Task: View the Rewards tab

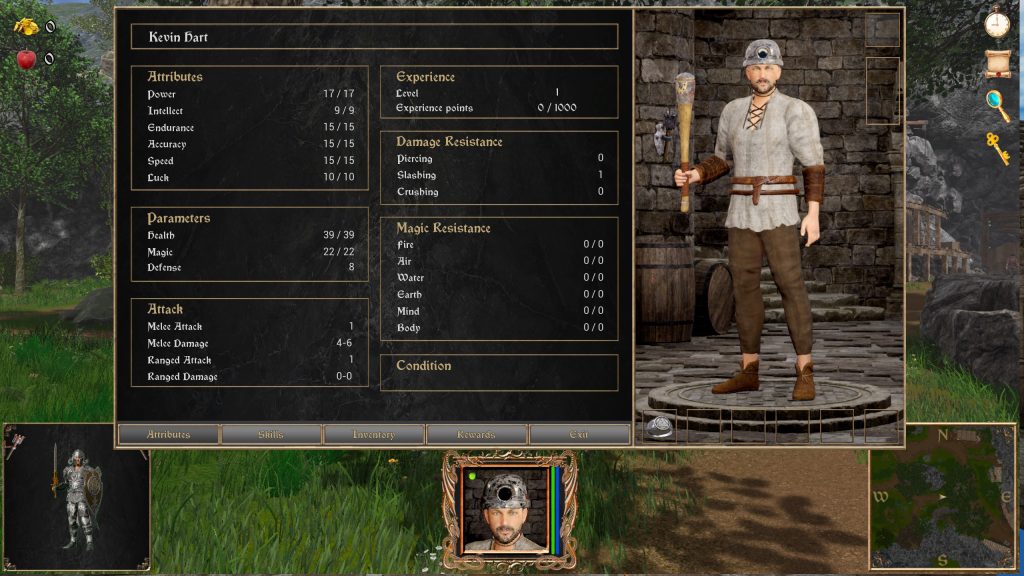Action: click(477, 434)
